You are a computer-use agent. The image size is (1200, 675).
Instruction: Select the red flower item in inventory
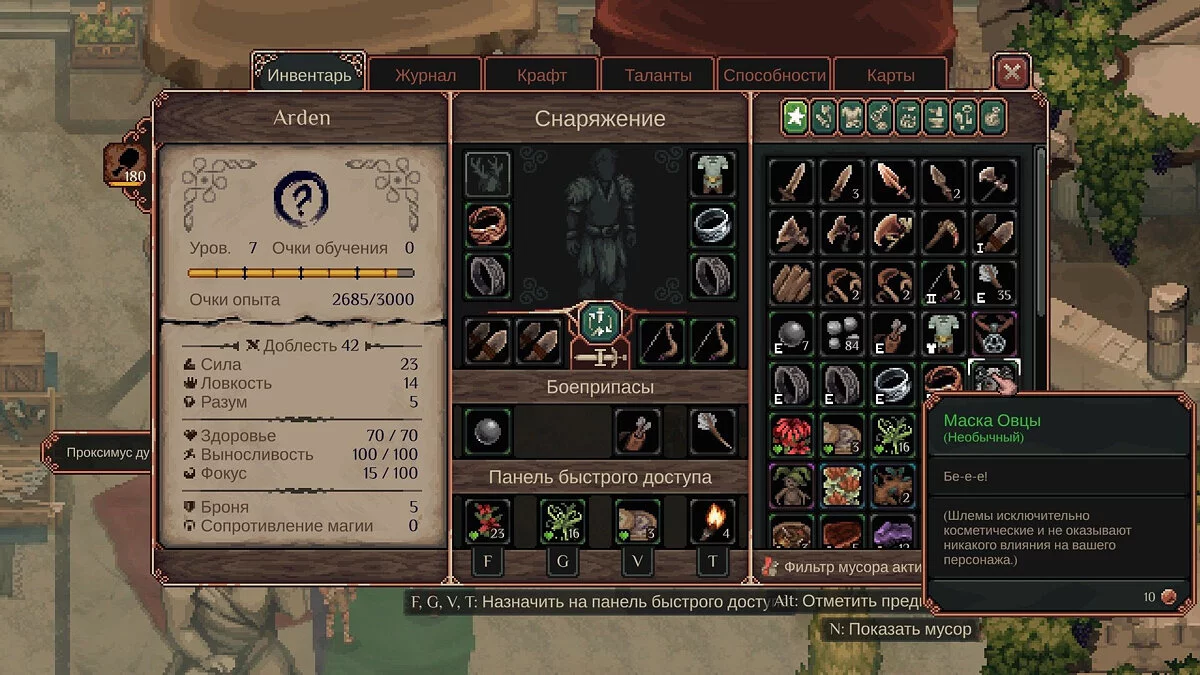791,435
